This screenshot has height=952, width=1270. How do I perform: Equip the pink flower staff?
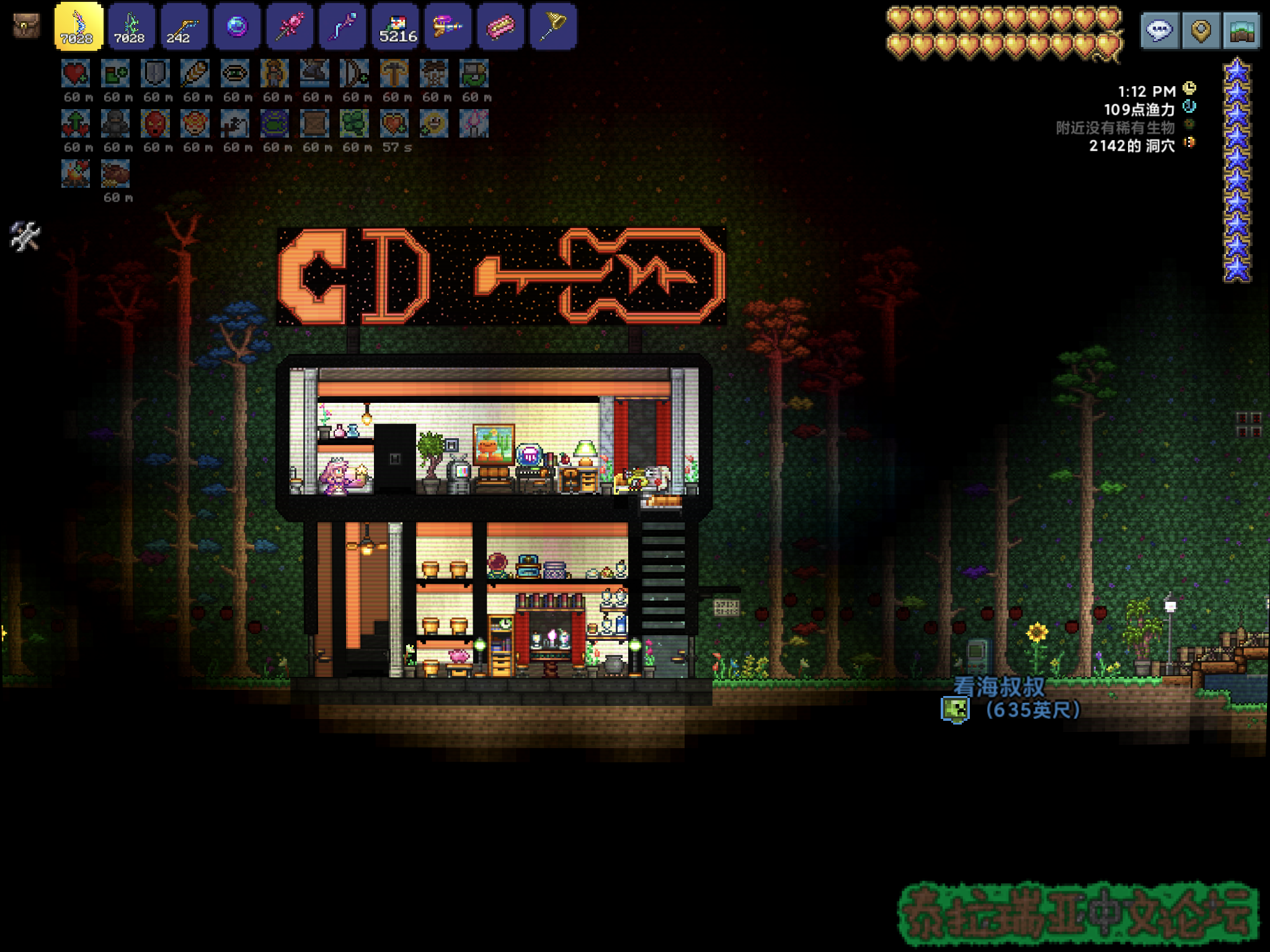(x=289, y=26)
